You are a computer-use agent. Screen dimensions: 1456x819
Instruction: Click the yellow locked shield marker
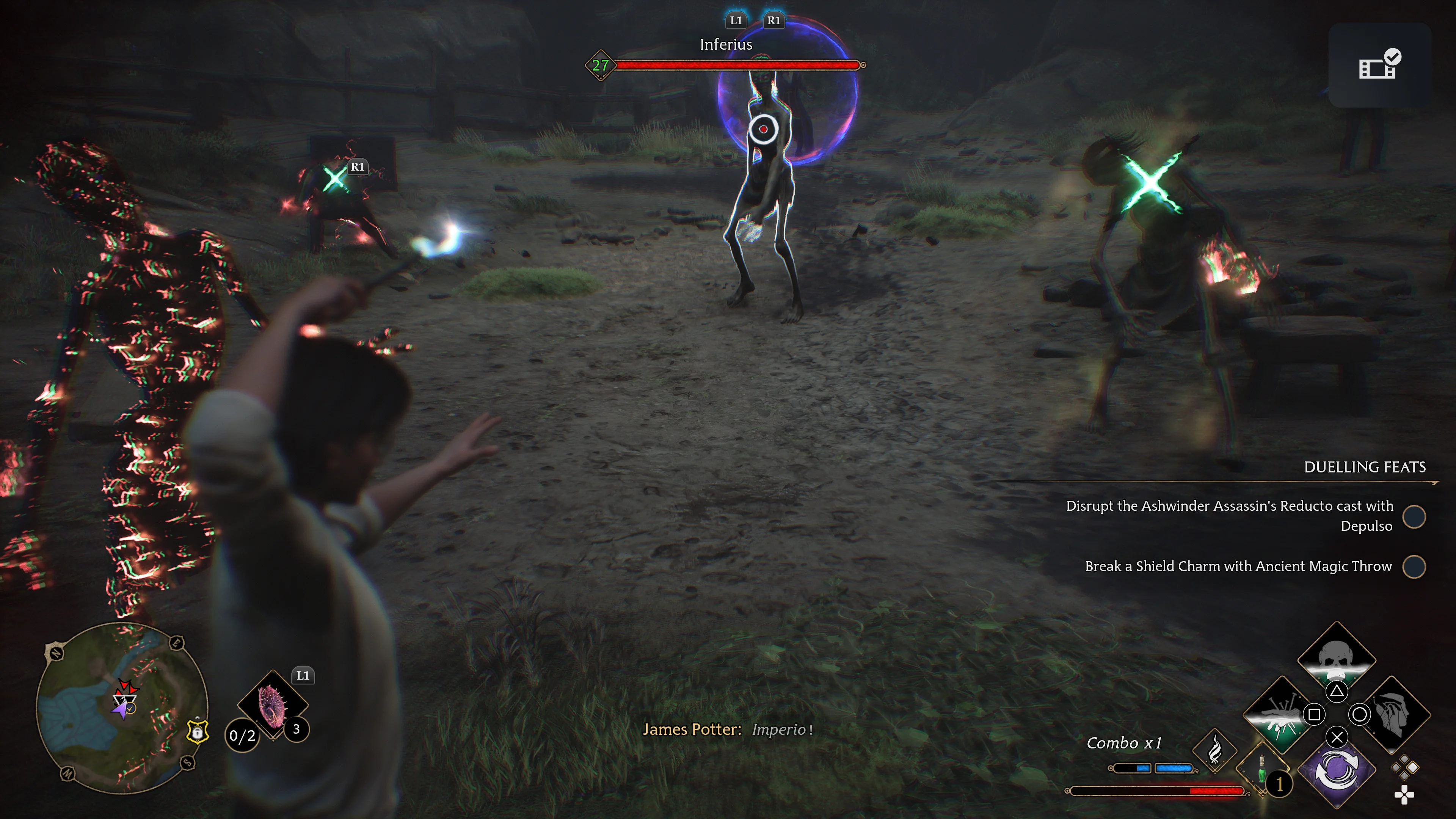coord(197,732)
